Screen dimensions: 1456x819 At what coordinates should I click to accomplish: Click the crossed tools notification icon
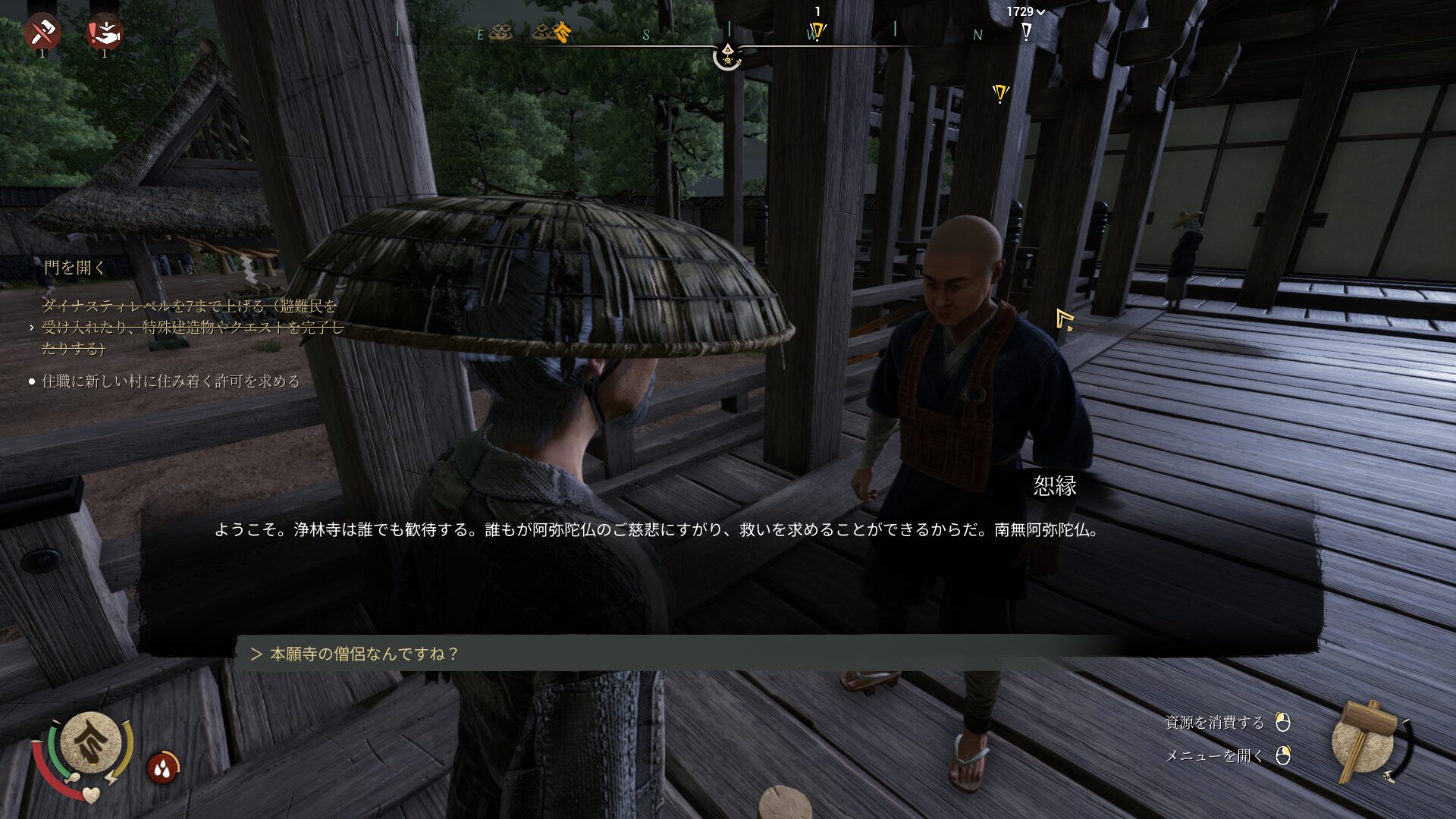pos(42,33)
